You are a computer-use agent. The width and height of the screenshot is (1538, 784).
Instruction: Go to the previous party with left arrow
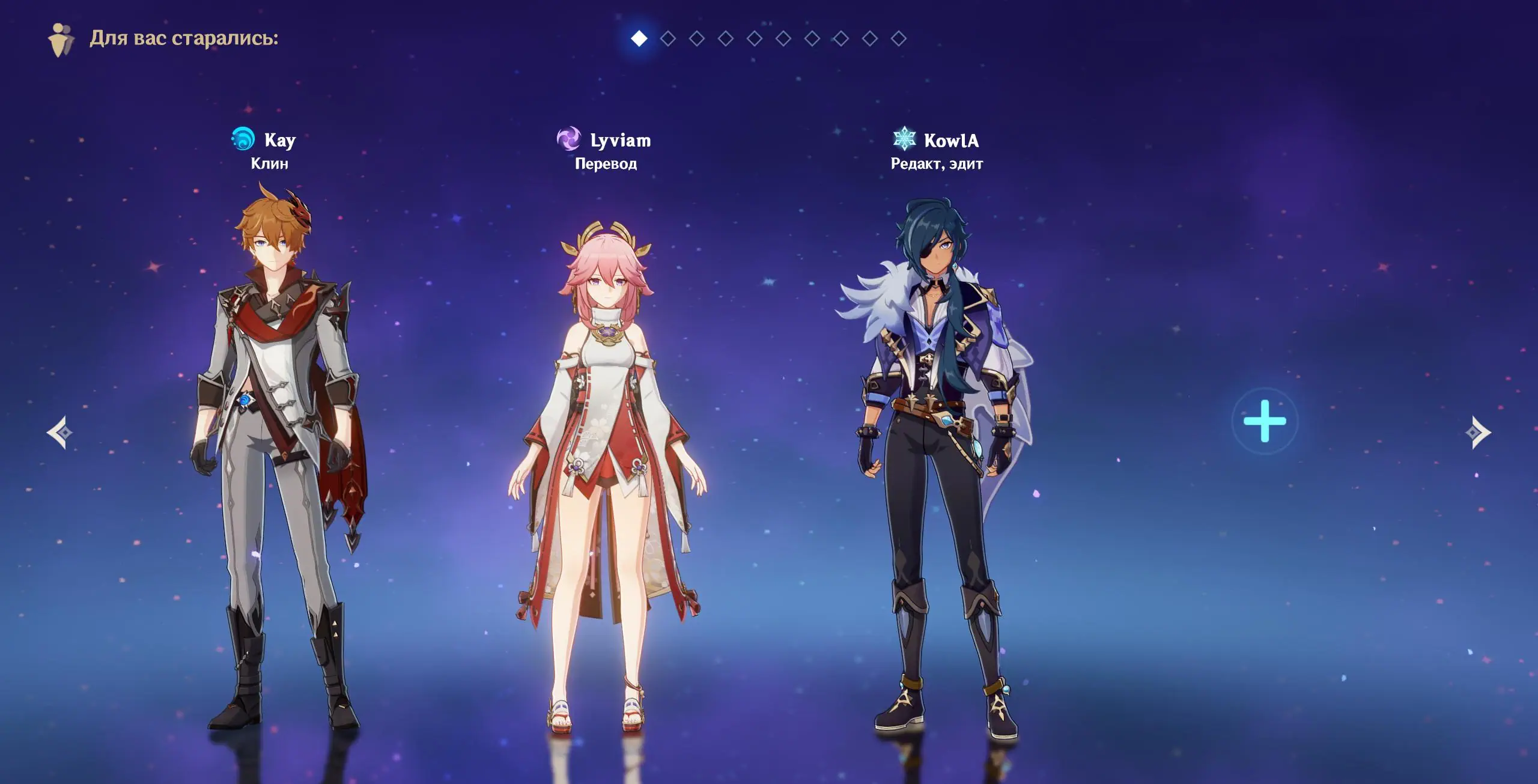tap(60, 432)
